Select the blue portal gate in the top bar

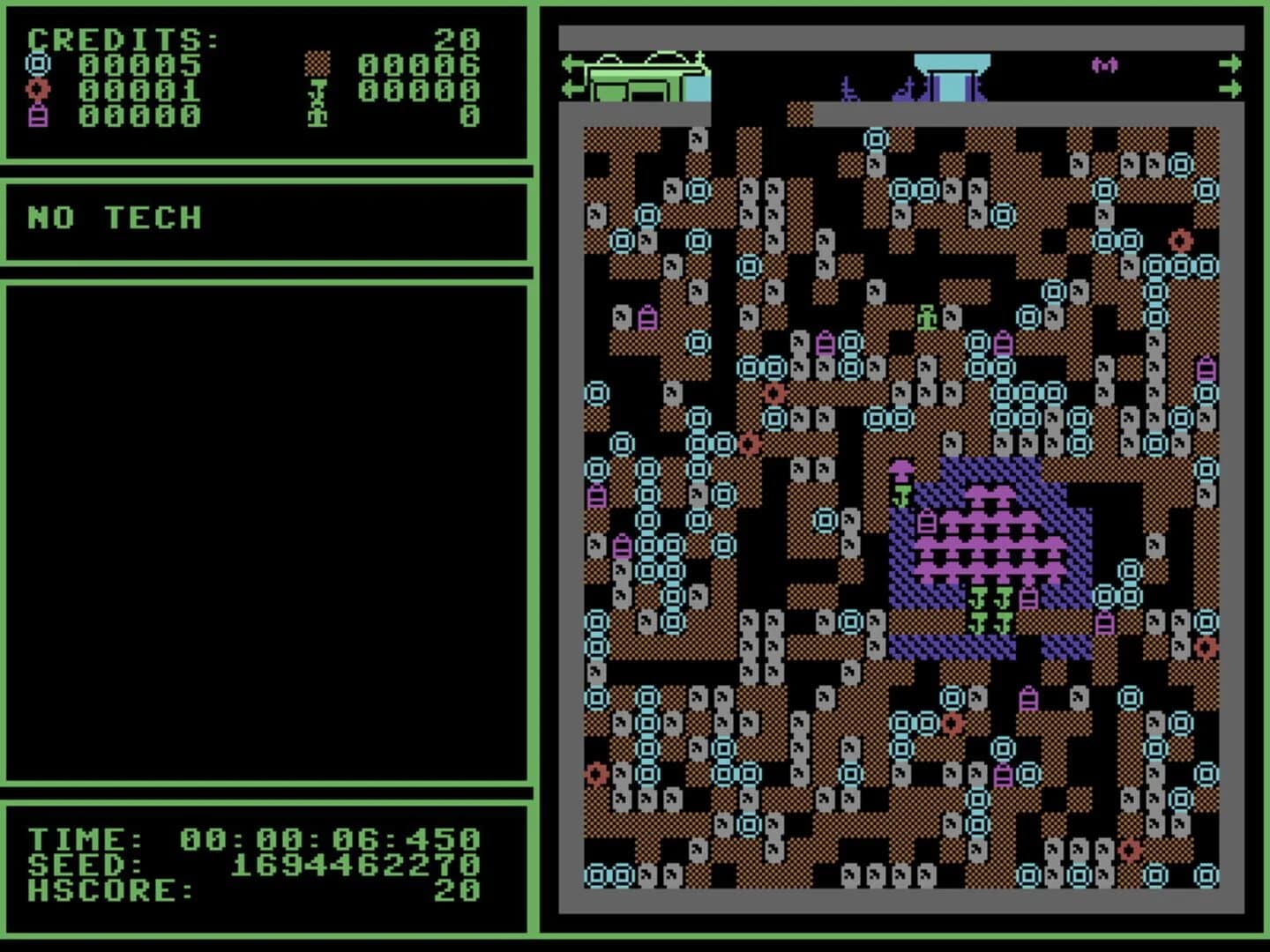[x=952, y=75]
